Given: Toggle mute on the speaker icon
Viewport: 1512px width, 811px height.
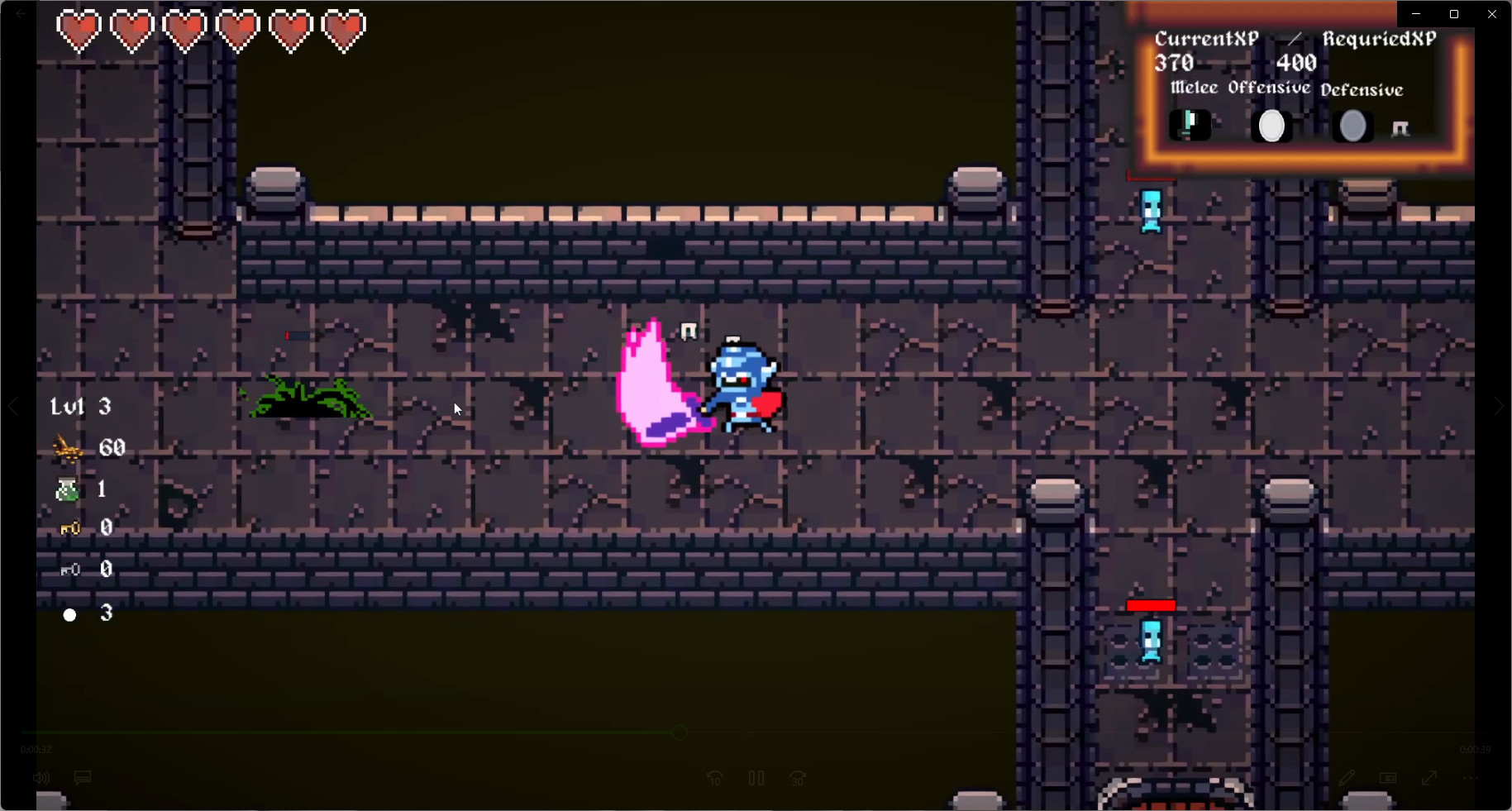Looking at the screenshot, I should (x=41, y=778).
